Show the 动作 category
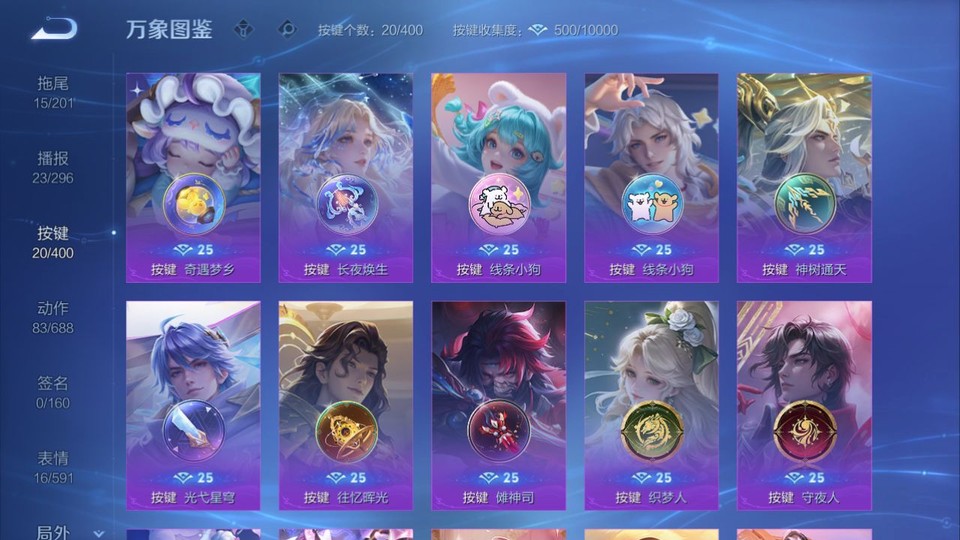This screenshot has width=960, height=540. 53,317
